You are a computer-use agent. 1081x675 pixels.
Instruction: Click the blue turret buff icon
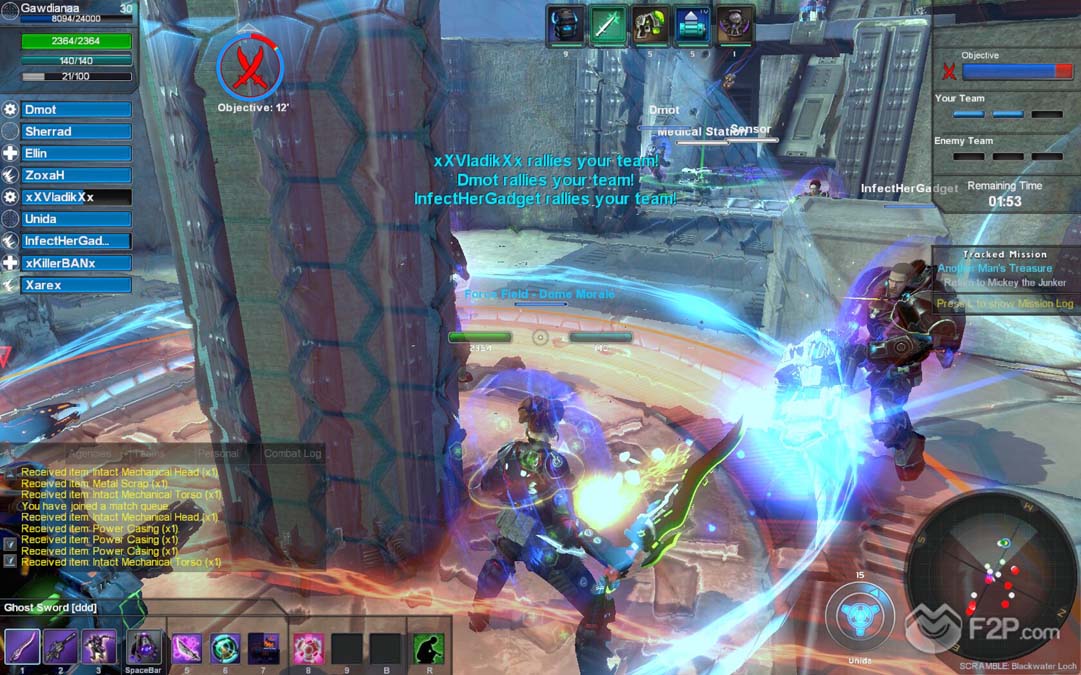click(x=692, y=25)
